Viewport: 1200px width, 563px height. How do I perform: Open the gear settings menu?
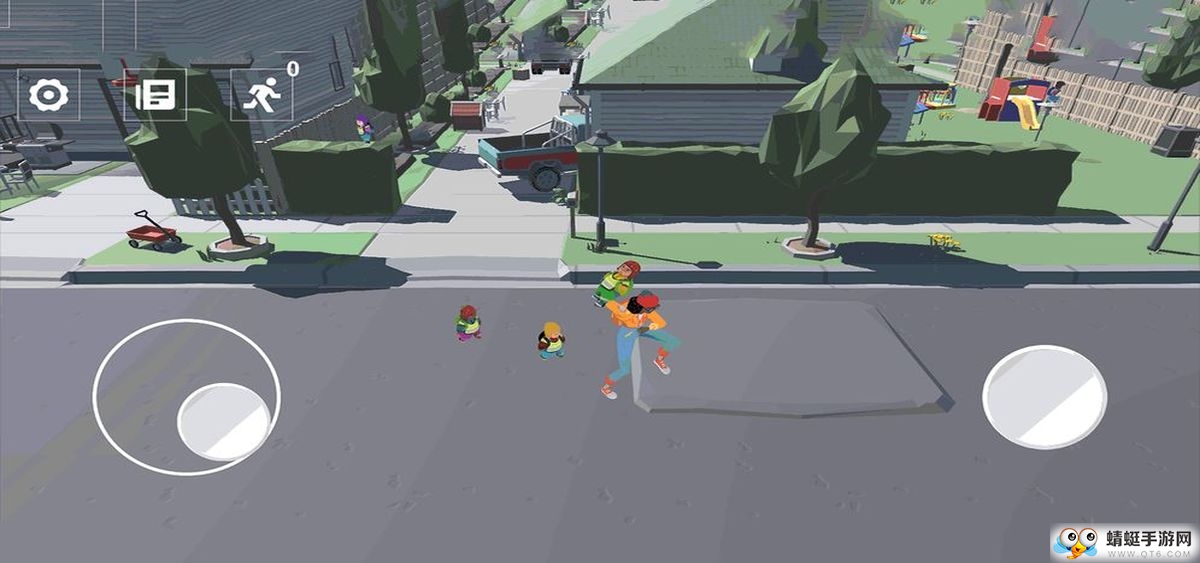(x=48, y=95)
